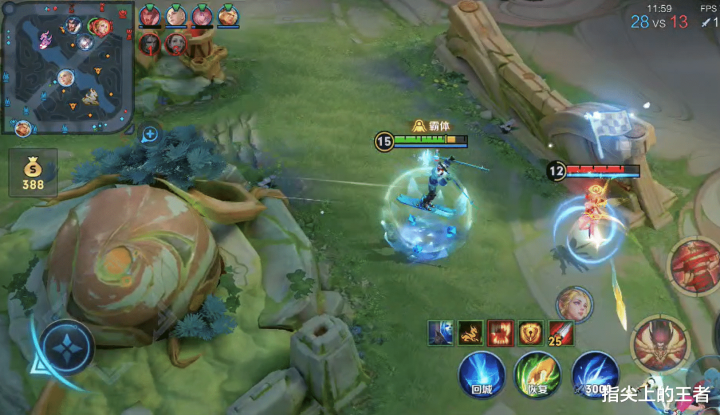720x415 pixels.
Task: Open the shop via the gold pouch
Action: (33, 170)
